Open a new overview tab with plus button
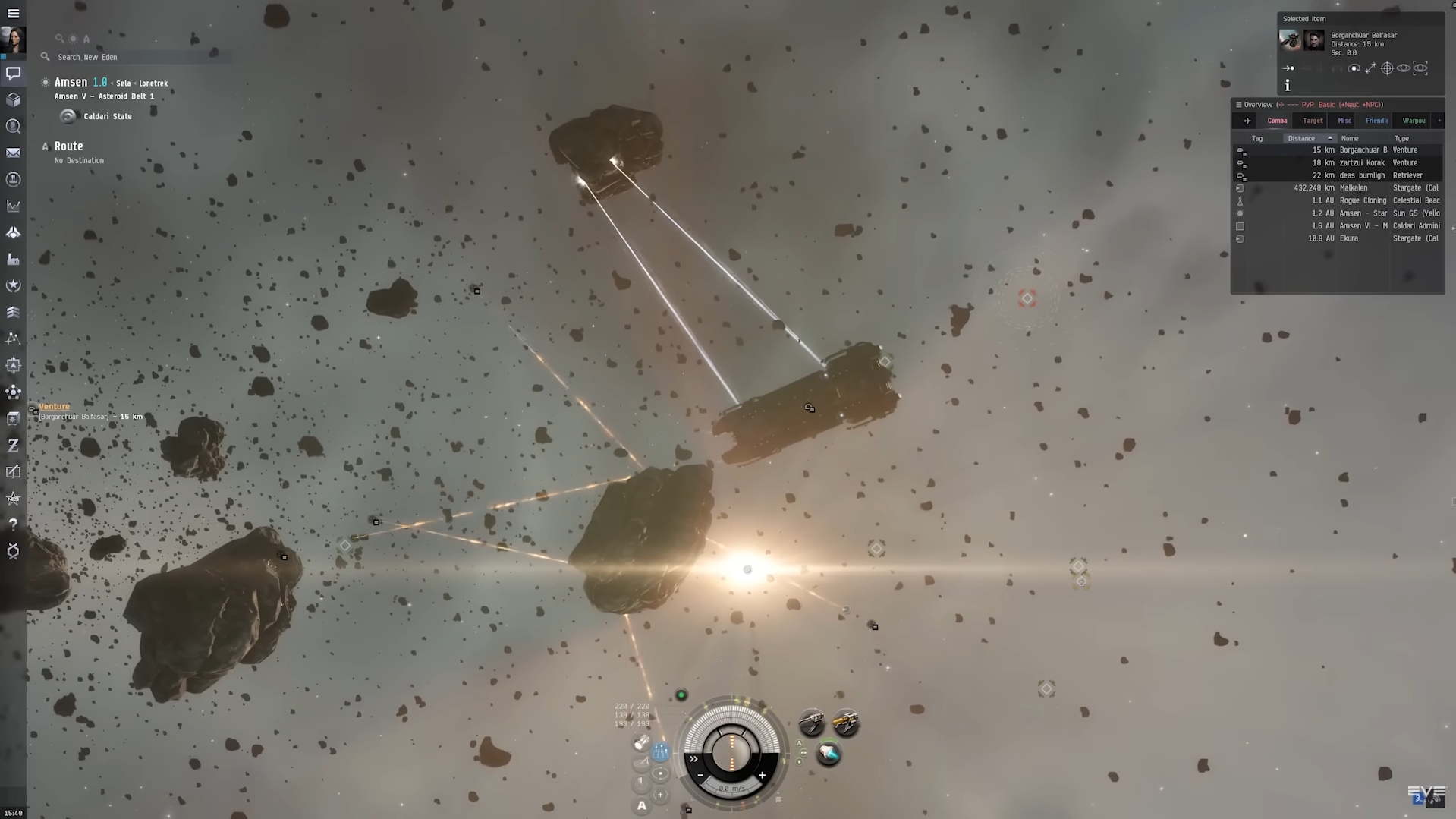This screenshot has height=819, width=1456. (1439, 120)
